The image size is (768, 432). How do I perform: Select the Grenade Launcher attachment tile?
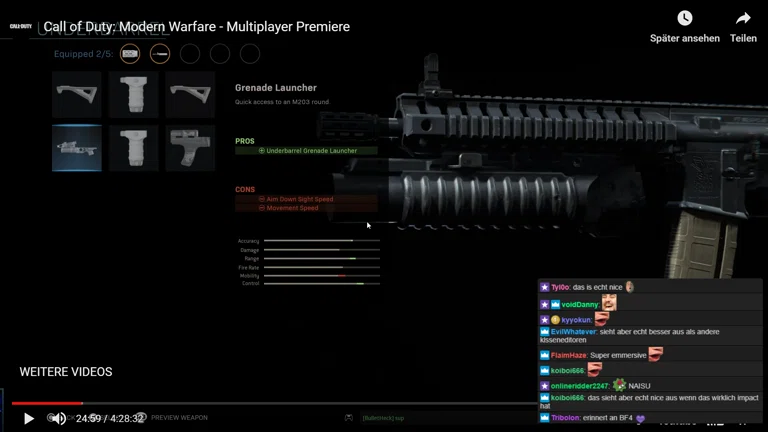pos(77,148)
